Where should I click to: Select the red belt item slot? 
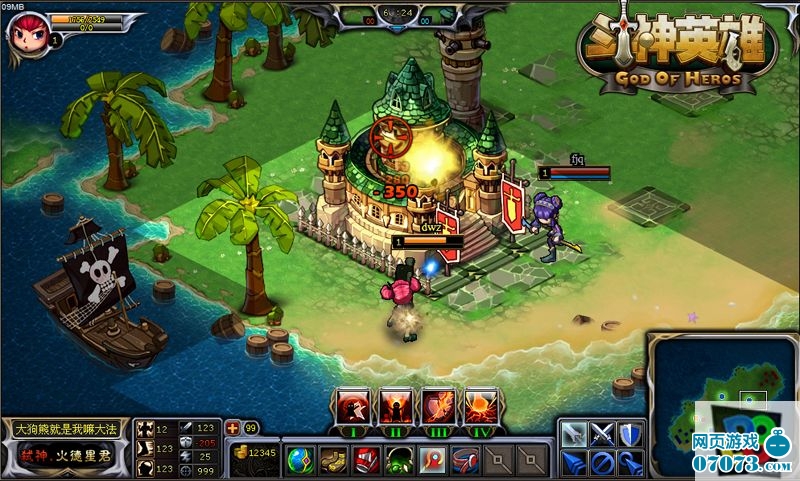click(x=466, y=460)
